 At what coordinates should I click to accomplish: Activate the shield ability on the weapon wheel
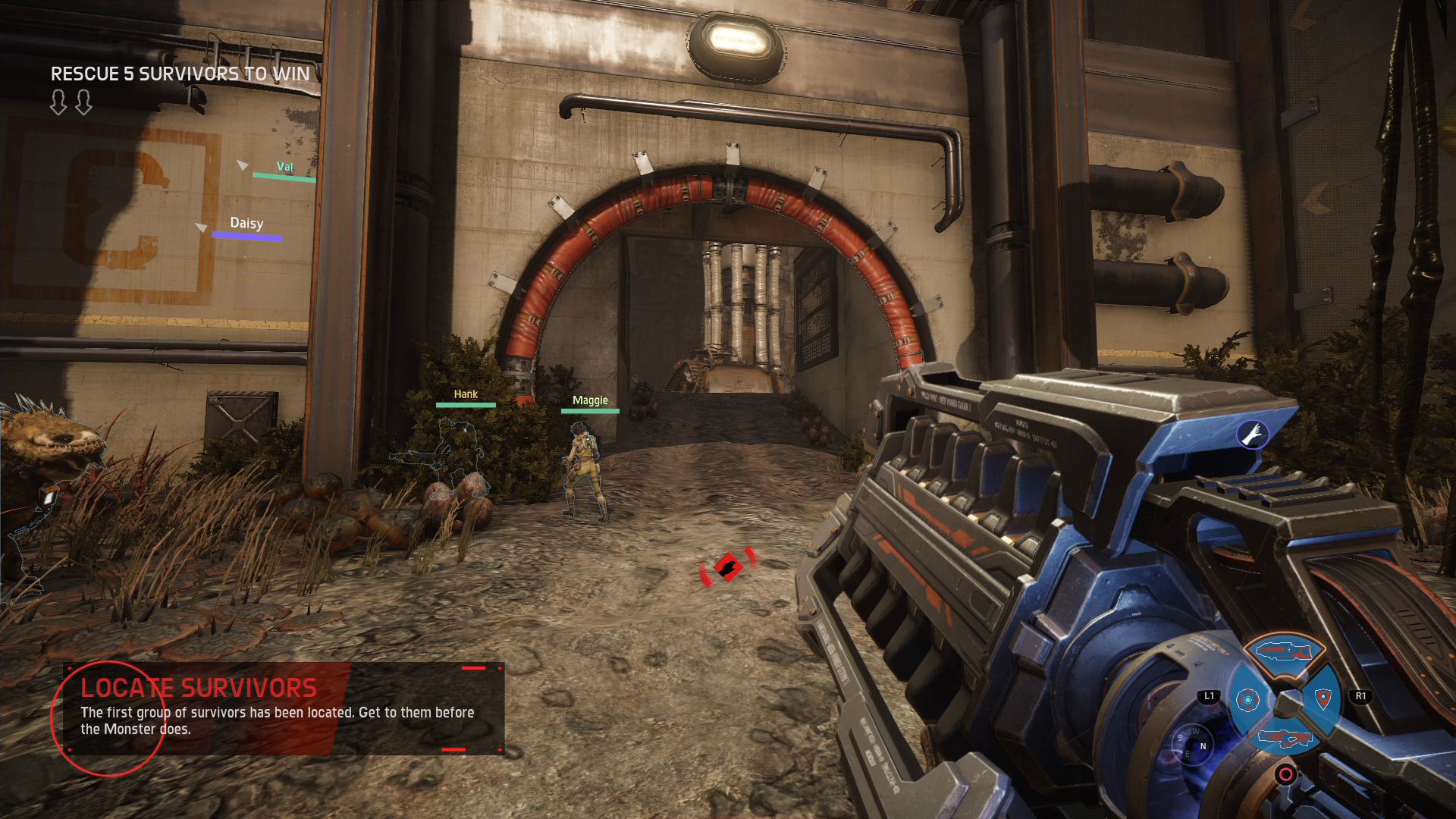(1323, 698)
